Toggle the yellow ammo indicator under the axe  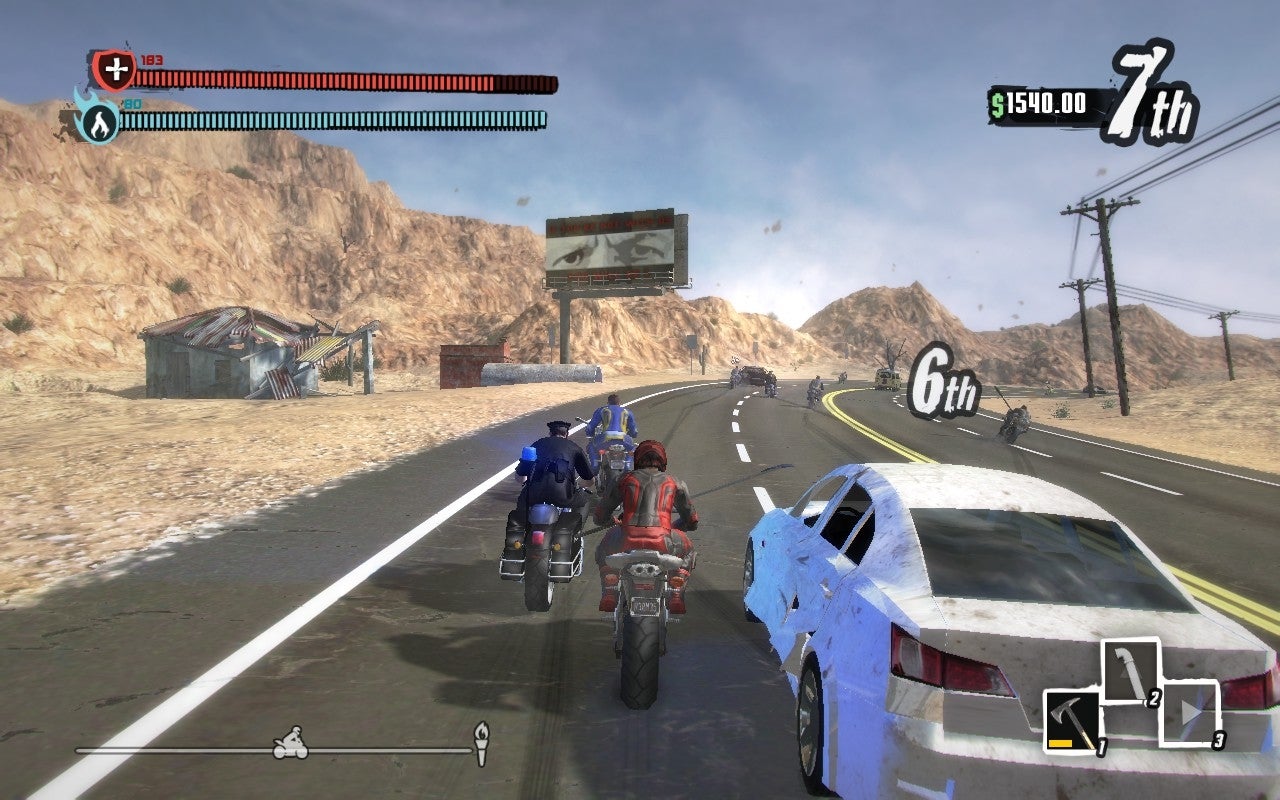tap(1063, 742)
